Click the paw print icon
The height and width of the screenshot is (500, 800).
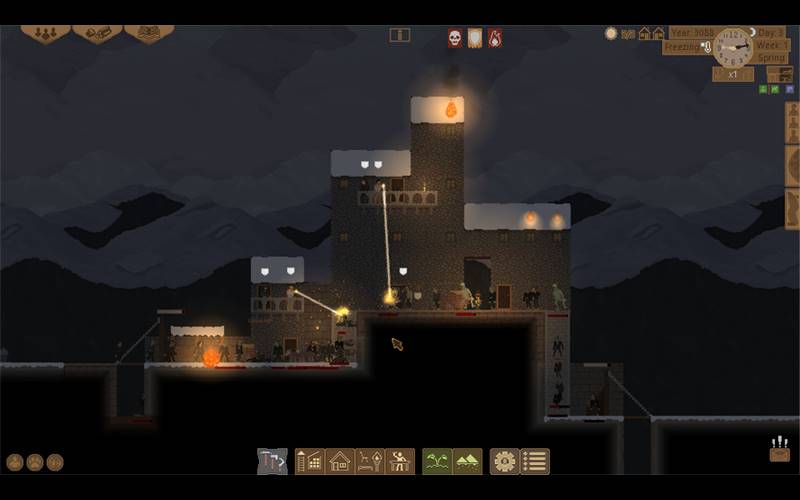pos(35,462)
